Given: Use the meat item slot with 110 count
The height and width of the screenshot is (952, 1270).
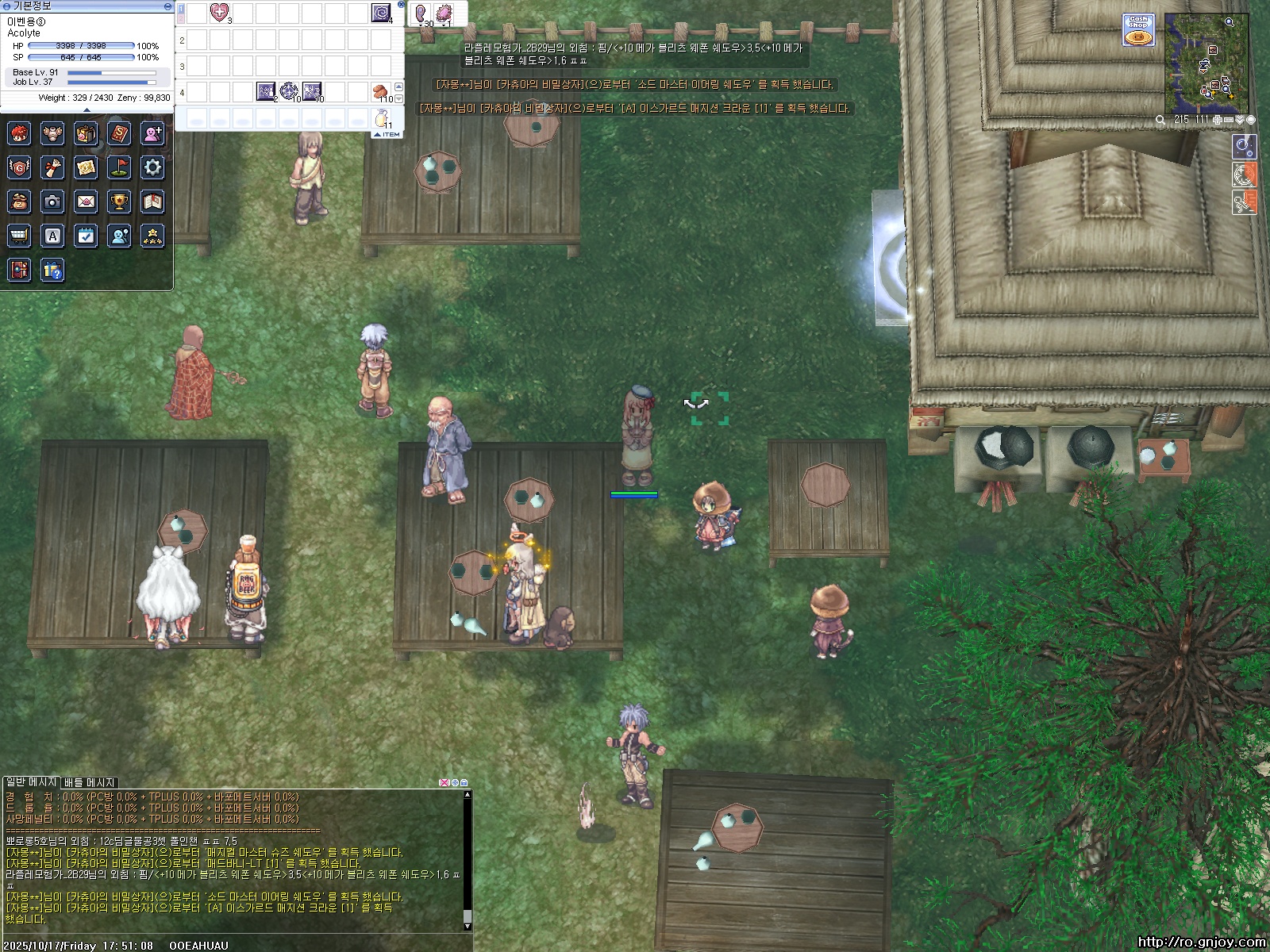Looking at the screenshot, I should tap(382, 91).
